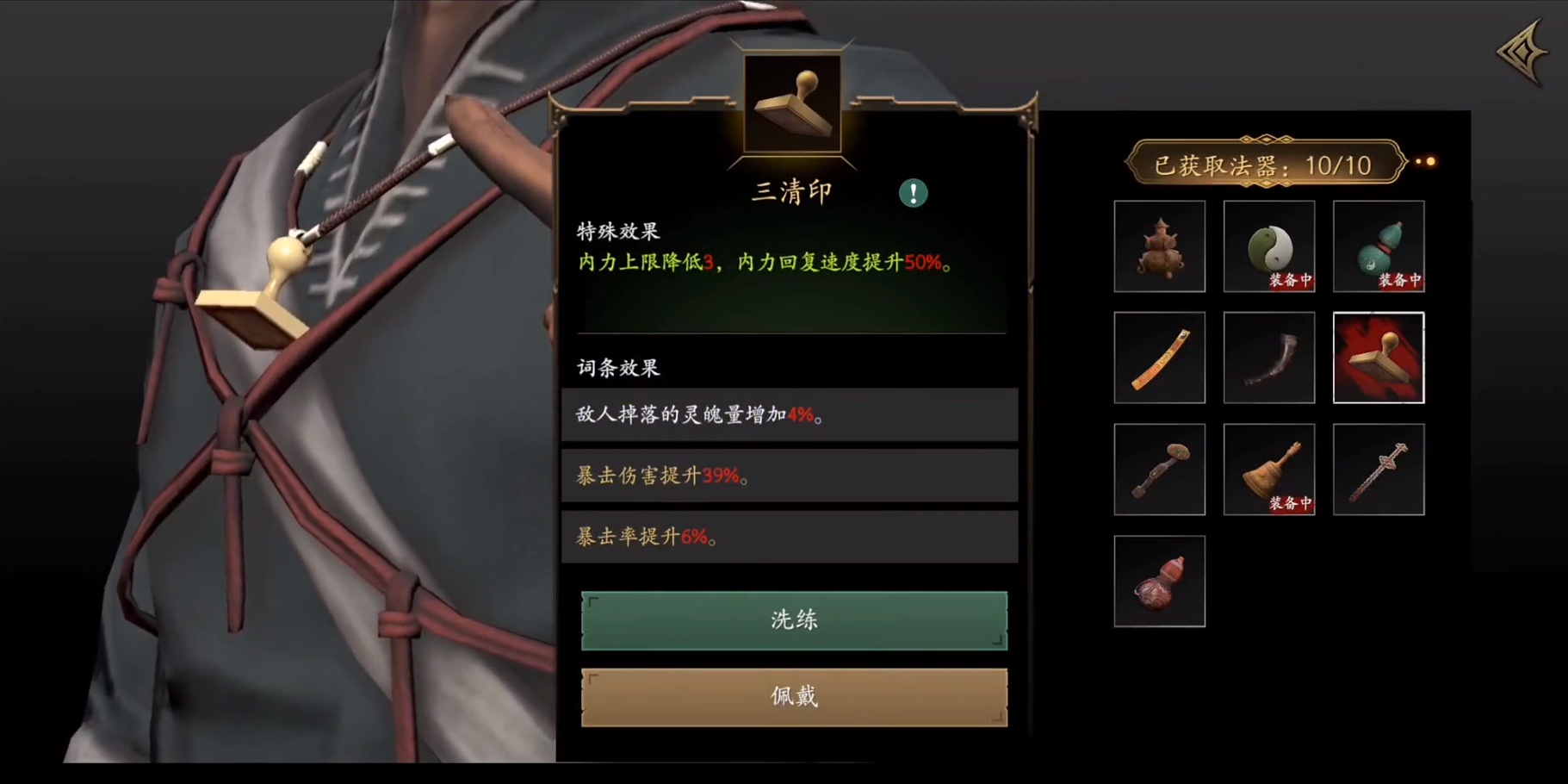
Task: Select the pagoda-shaped gourd artifact icon
Action: pyautogui.click(x=1159, y=246)
